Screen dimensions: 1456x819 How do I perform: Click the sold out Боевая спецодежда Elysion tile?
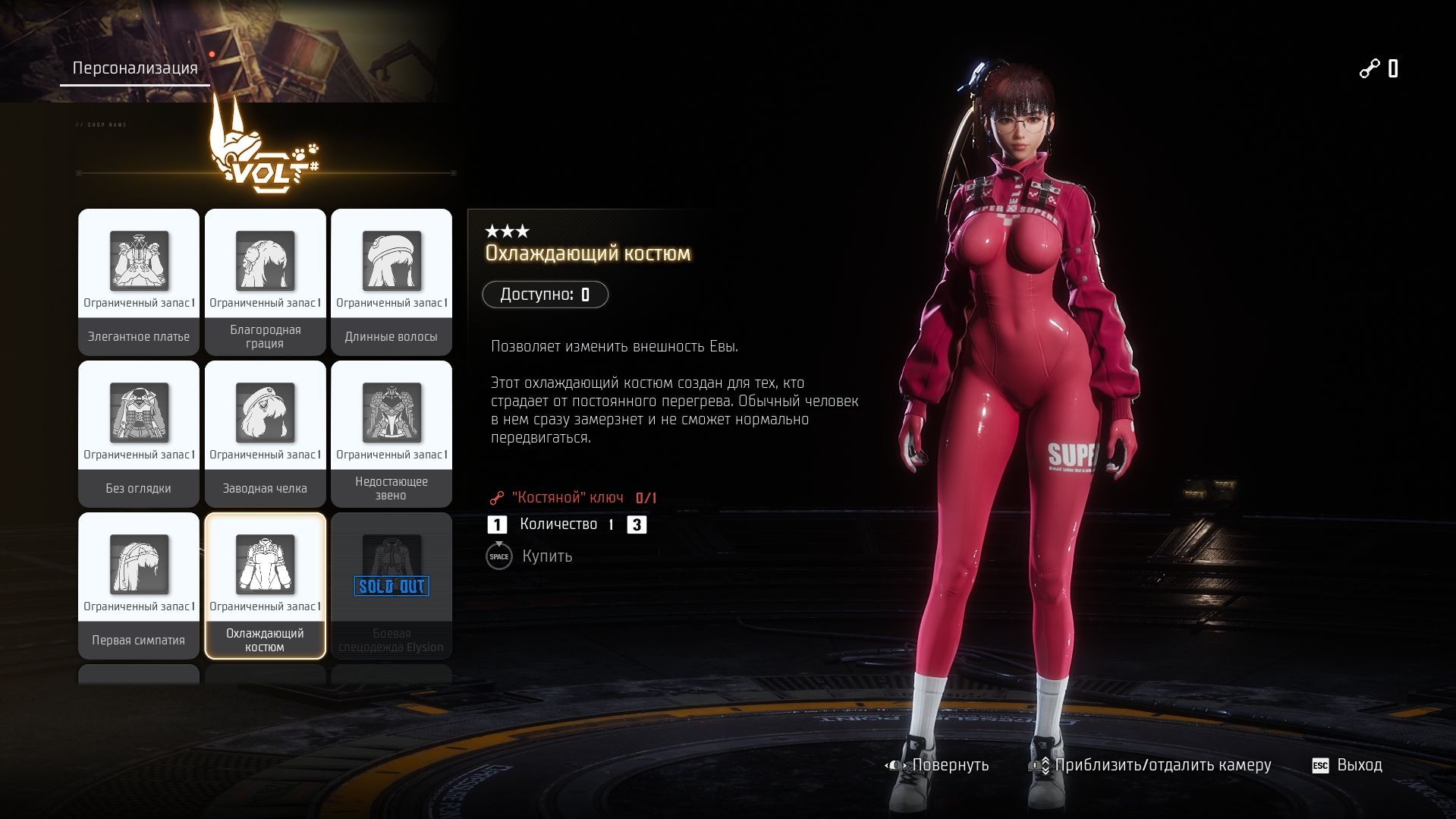tap(392, 585)
